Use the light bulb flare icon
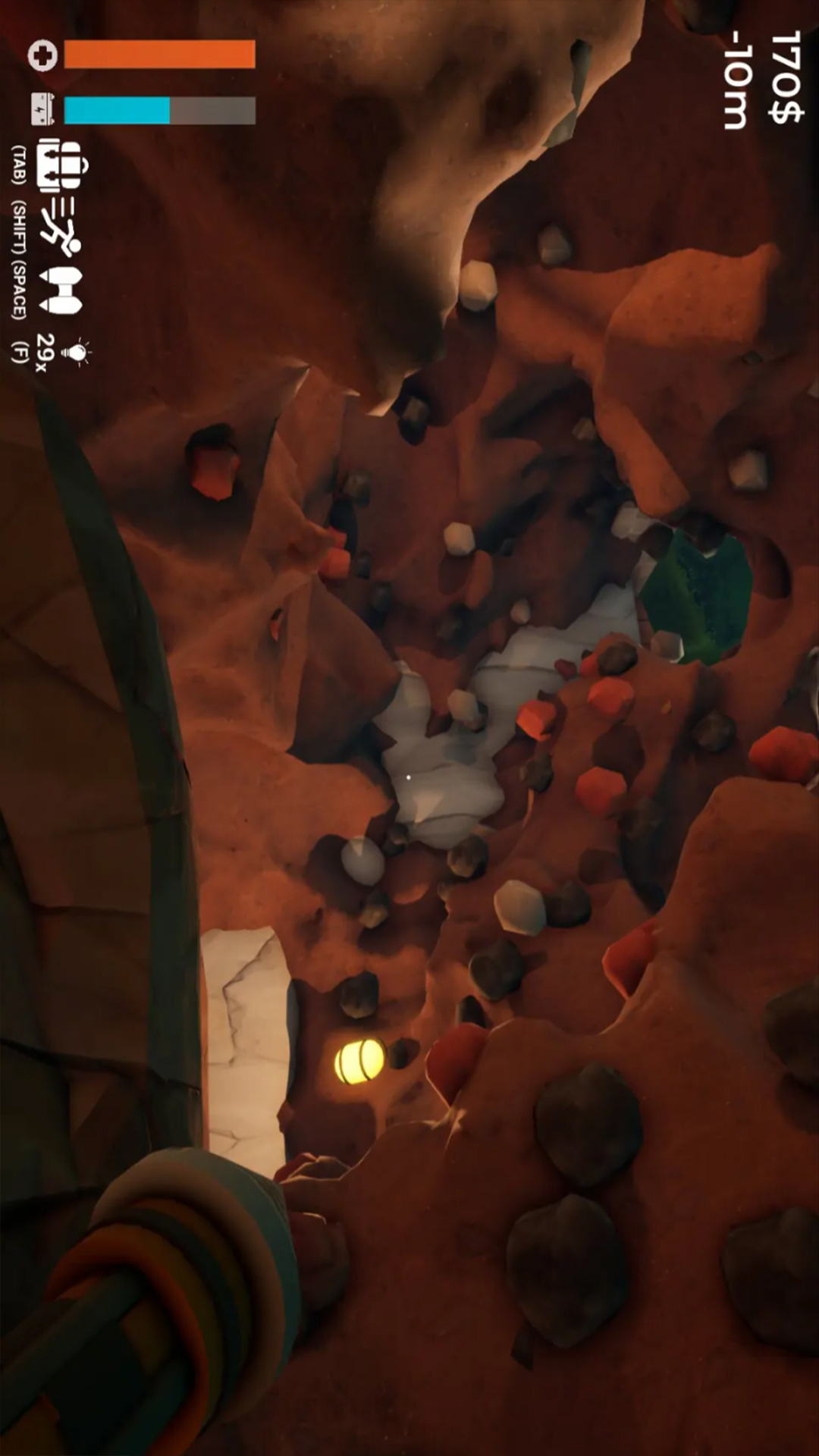 pos(76,351)
